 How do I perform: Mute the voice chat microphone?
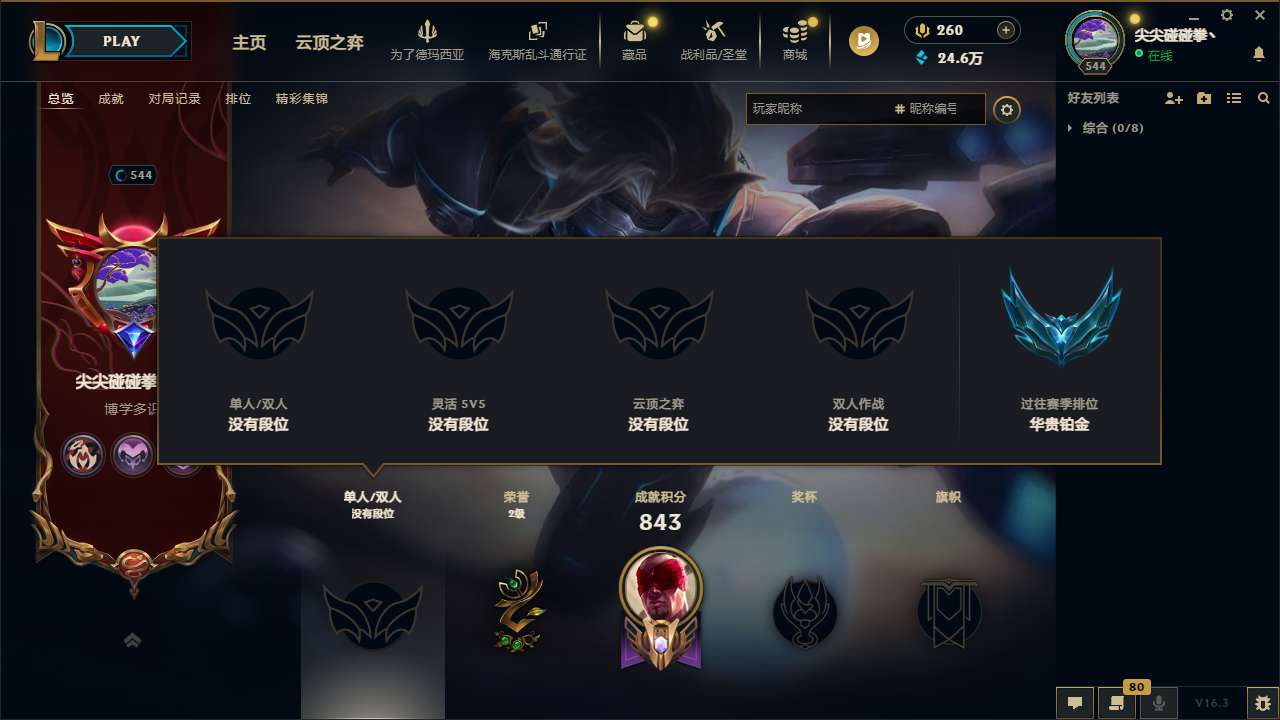(1159, 702)
